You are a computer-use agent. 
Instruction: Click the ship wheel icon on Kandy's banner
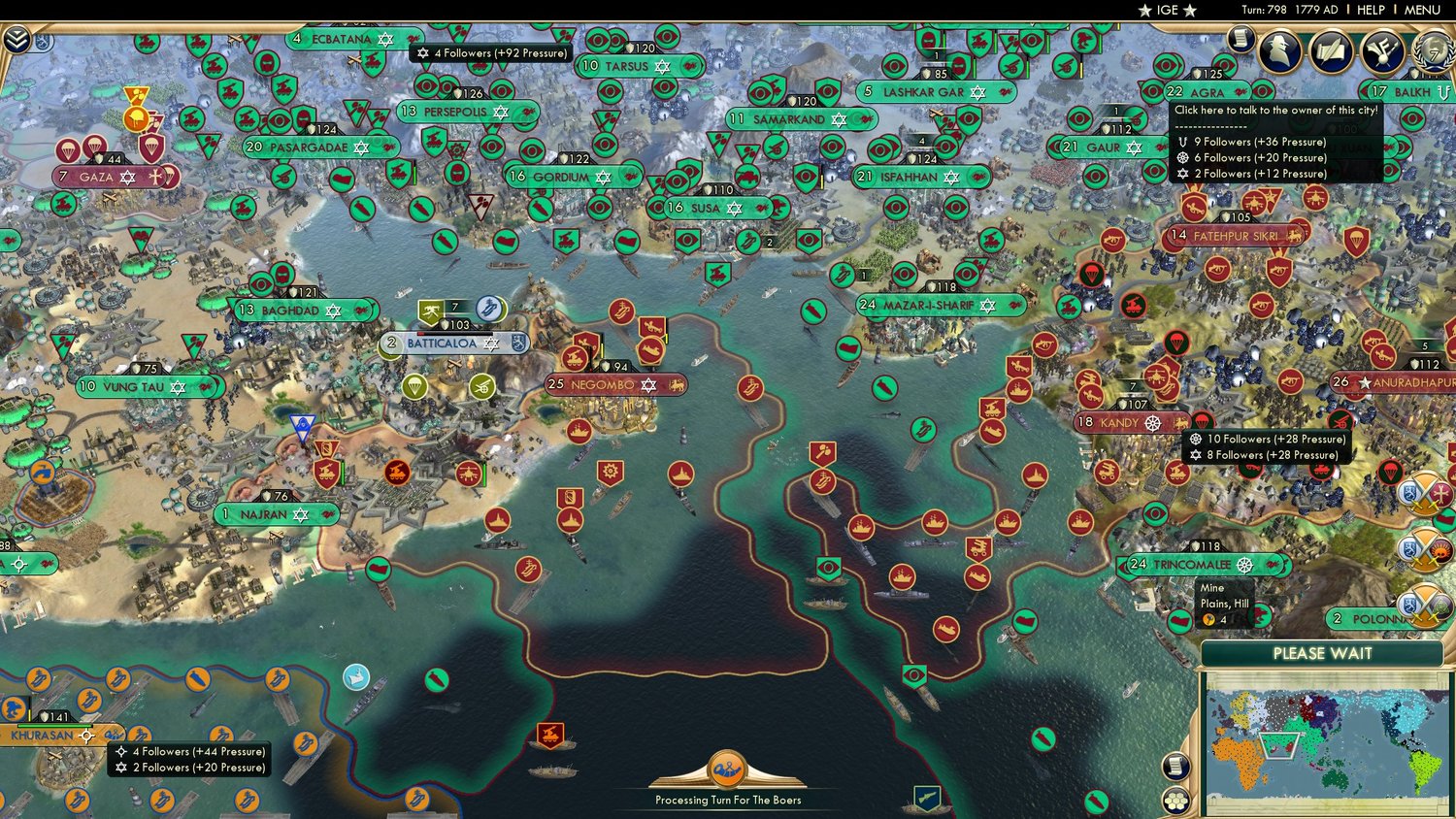click(x=1155, y=422)
